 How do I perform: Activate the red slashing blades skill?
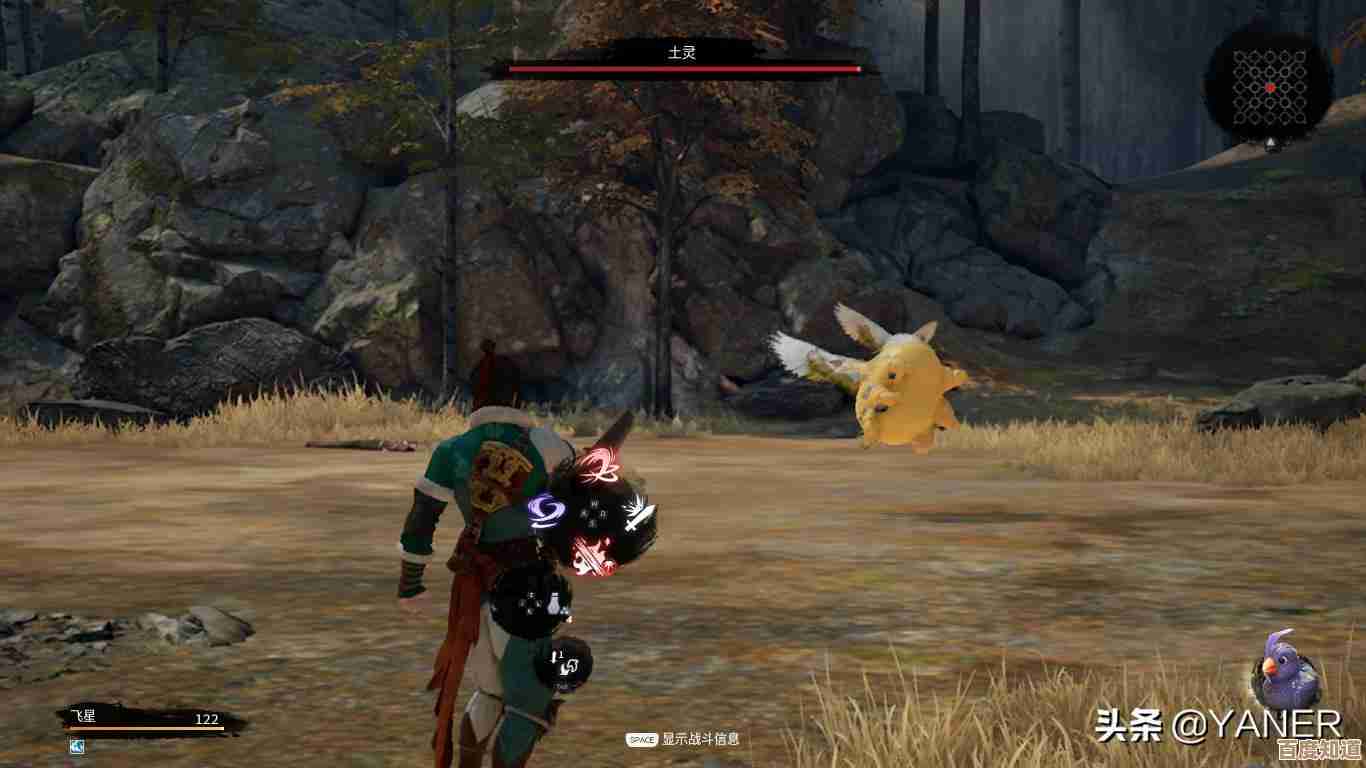point(592,553)
